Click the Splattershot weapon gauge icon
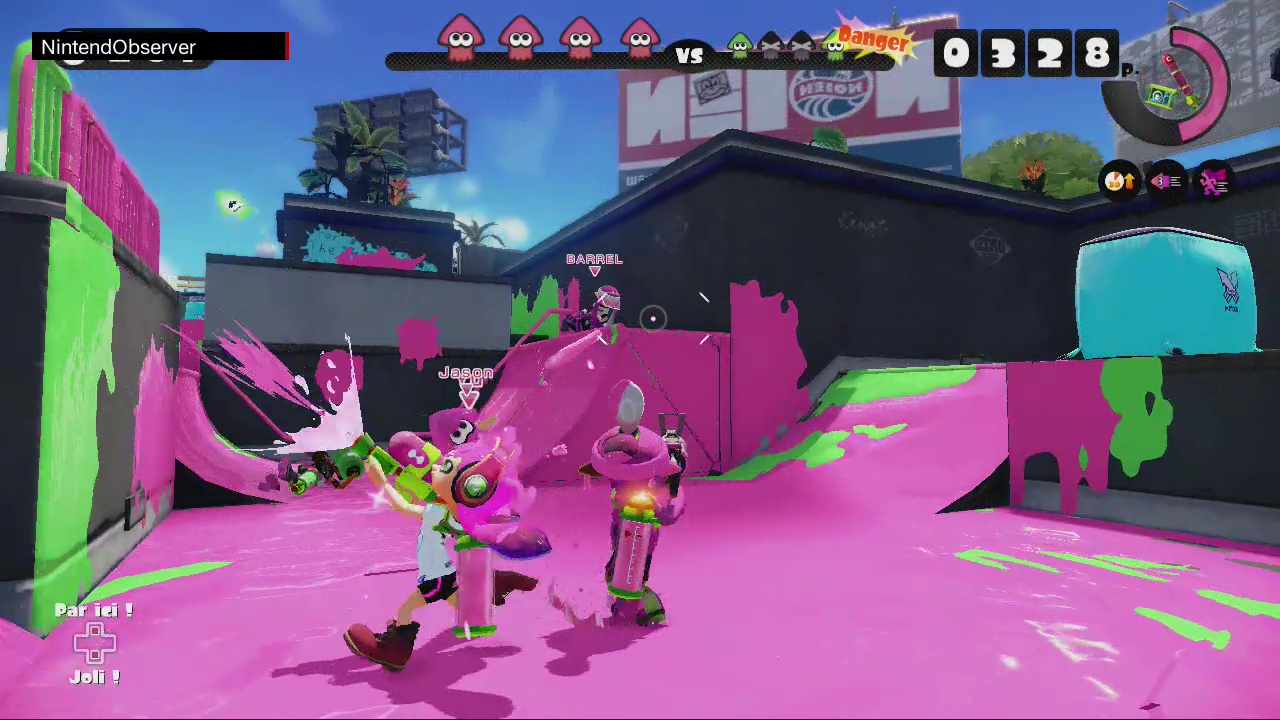This screenshot has height=720, width=1280. [1170, 85]
